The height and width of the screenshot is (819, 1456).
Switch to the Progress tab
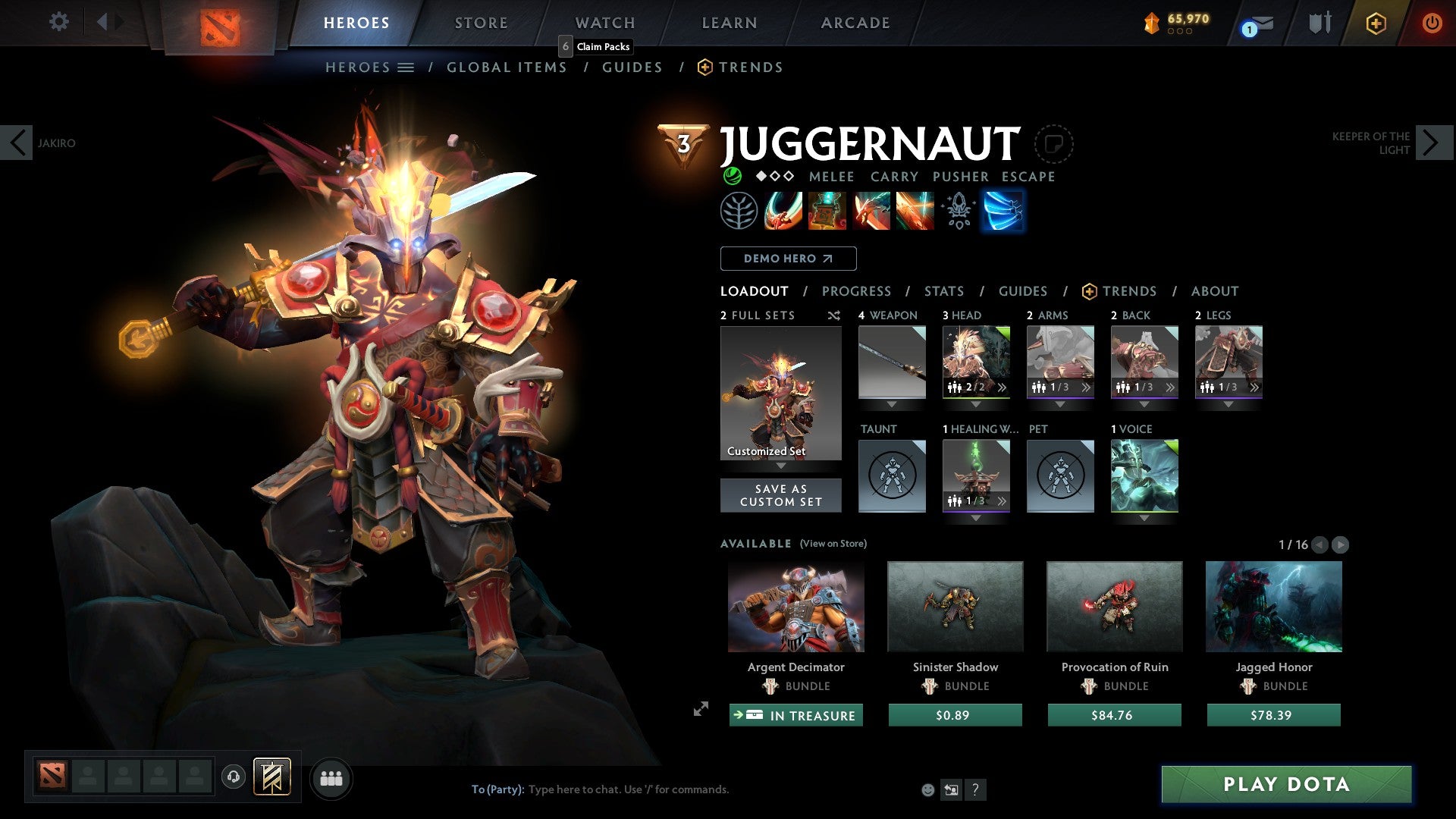[857, 291]
